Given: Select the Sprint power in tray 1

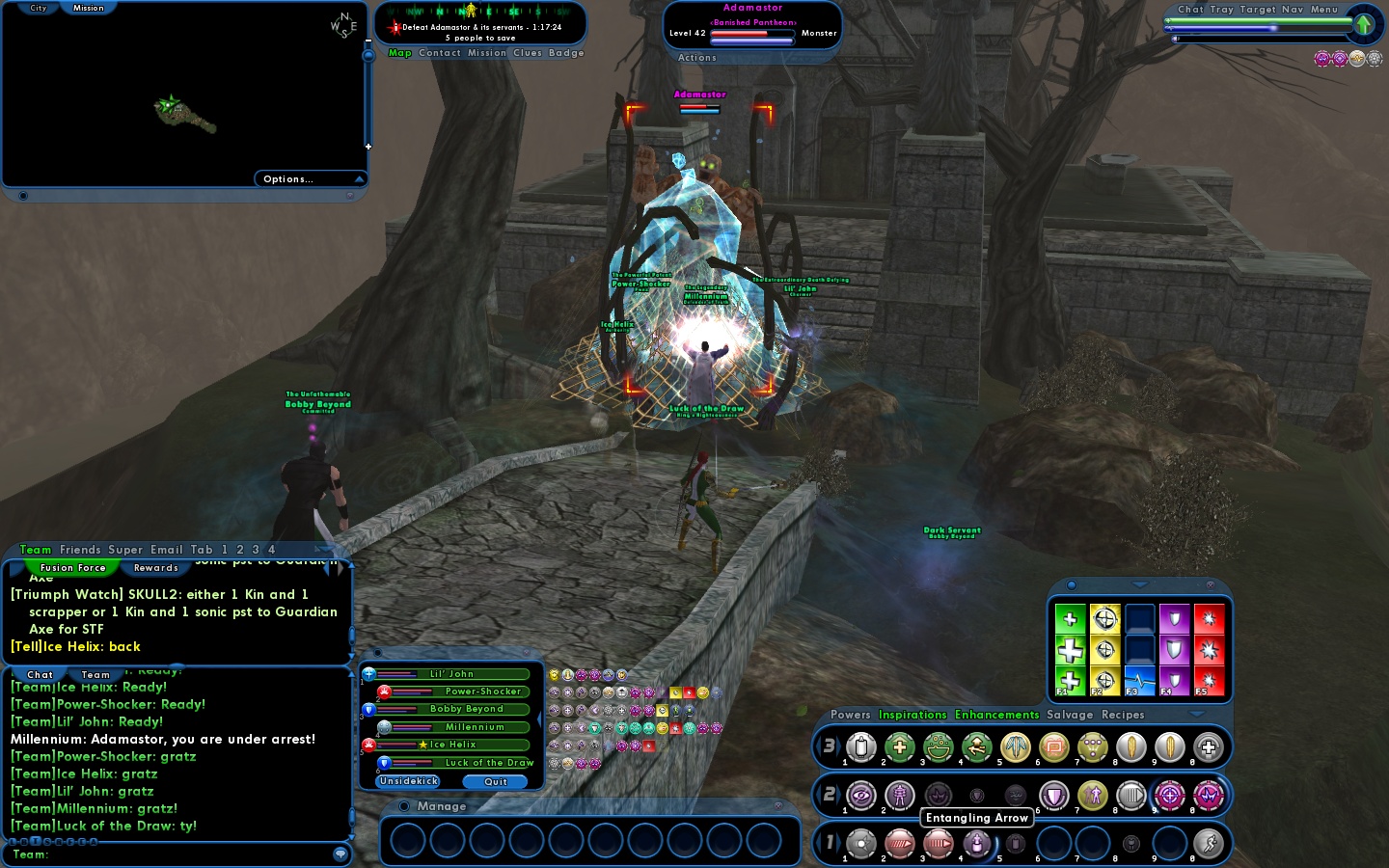Looking at the screenshot, I should click(1209, 844).
